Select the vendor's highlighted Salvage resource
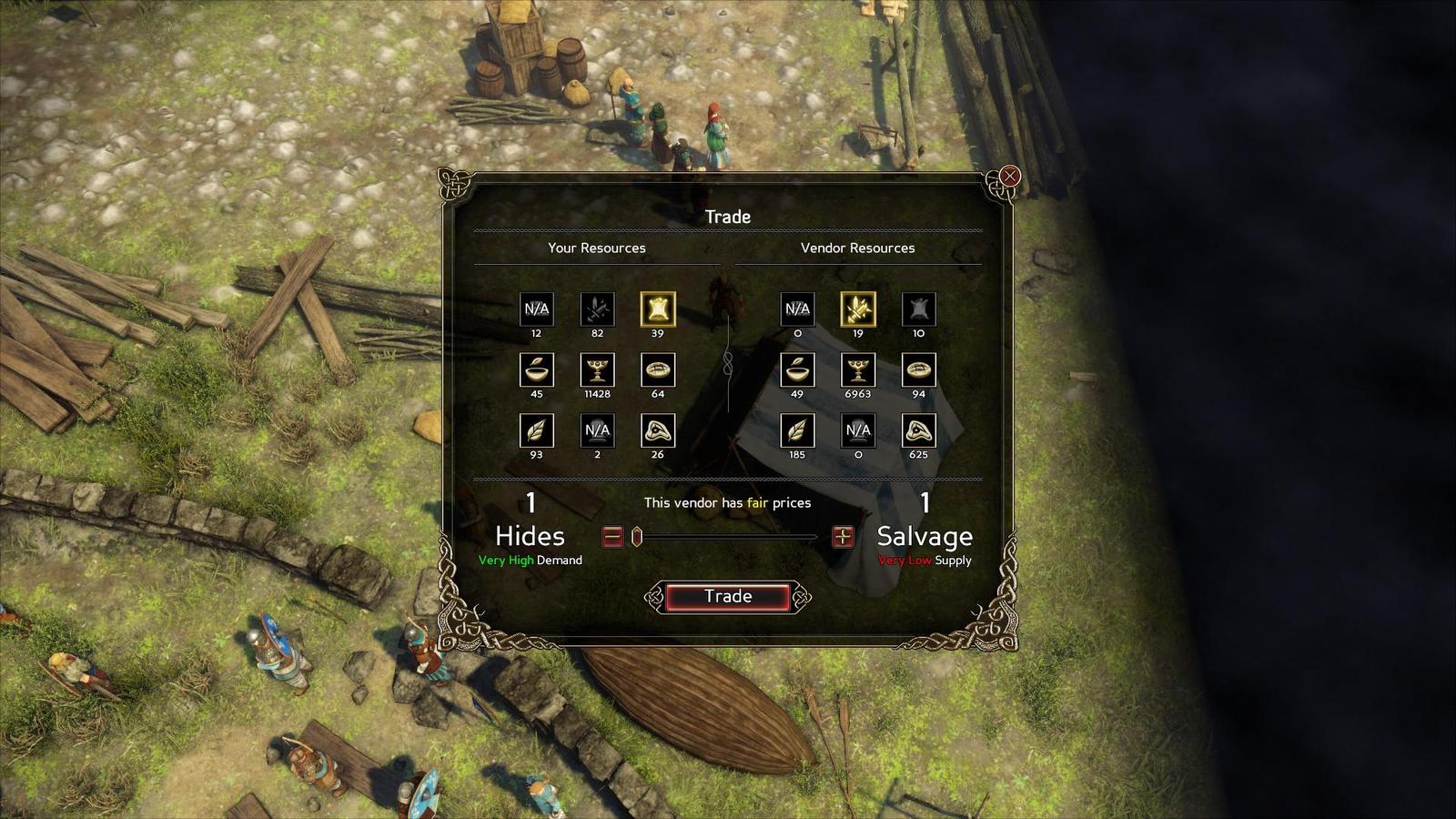Screen dimensions: 1456x819 click(x=857, y=309)
